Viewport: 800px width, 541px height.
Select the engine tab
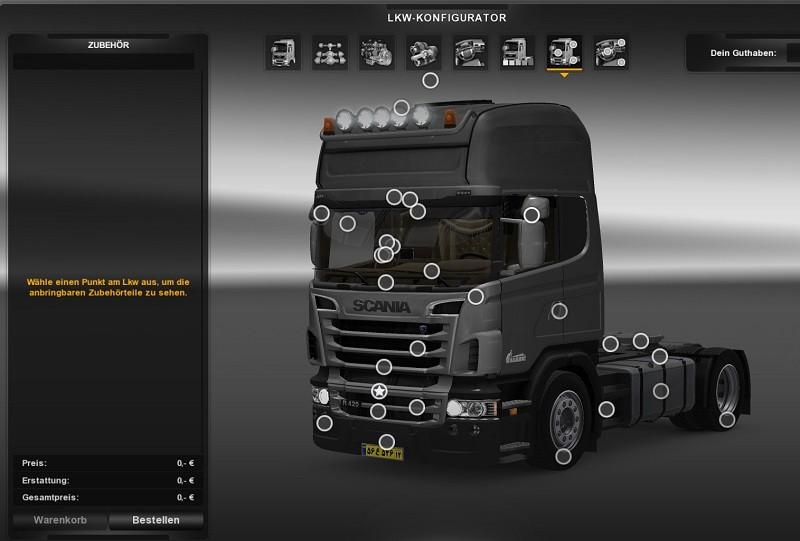click(376, 52)
